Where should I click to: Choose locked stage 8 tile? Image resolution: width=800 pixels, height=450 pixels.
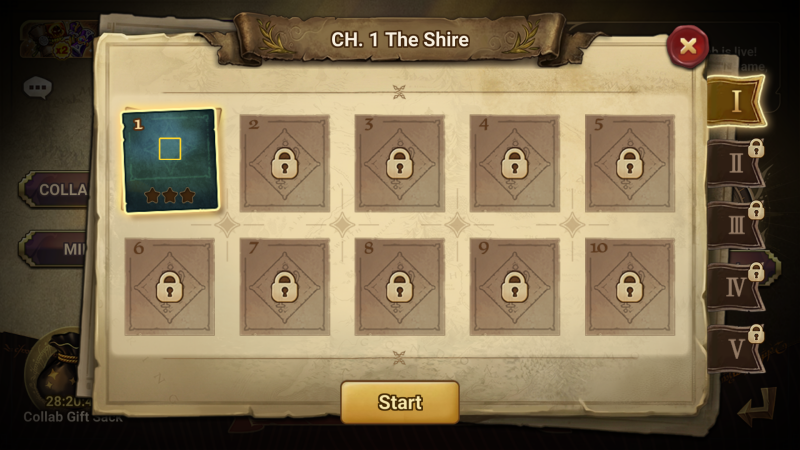pyautogui.click(x=399, y=287)
